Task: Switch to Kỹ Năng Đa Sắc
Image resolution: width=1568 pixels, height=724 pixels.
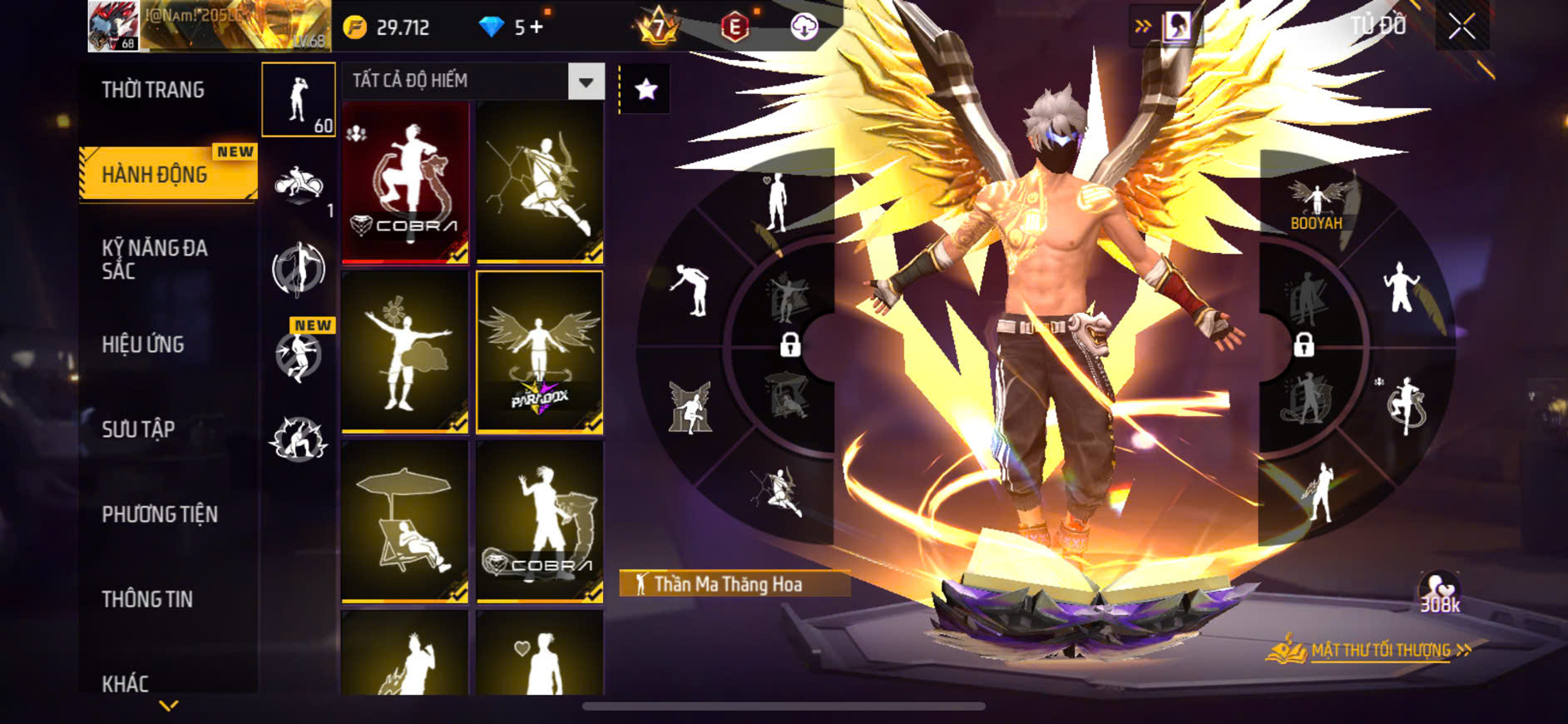Action: (155, 259)
